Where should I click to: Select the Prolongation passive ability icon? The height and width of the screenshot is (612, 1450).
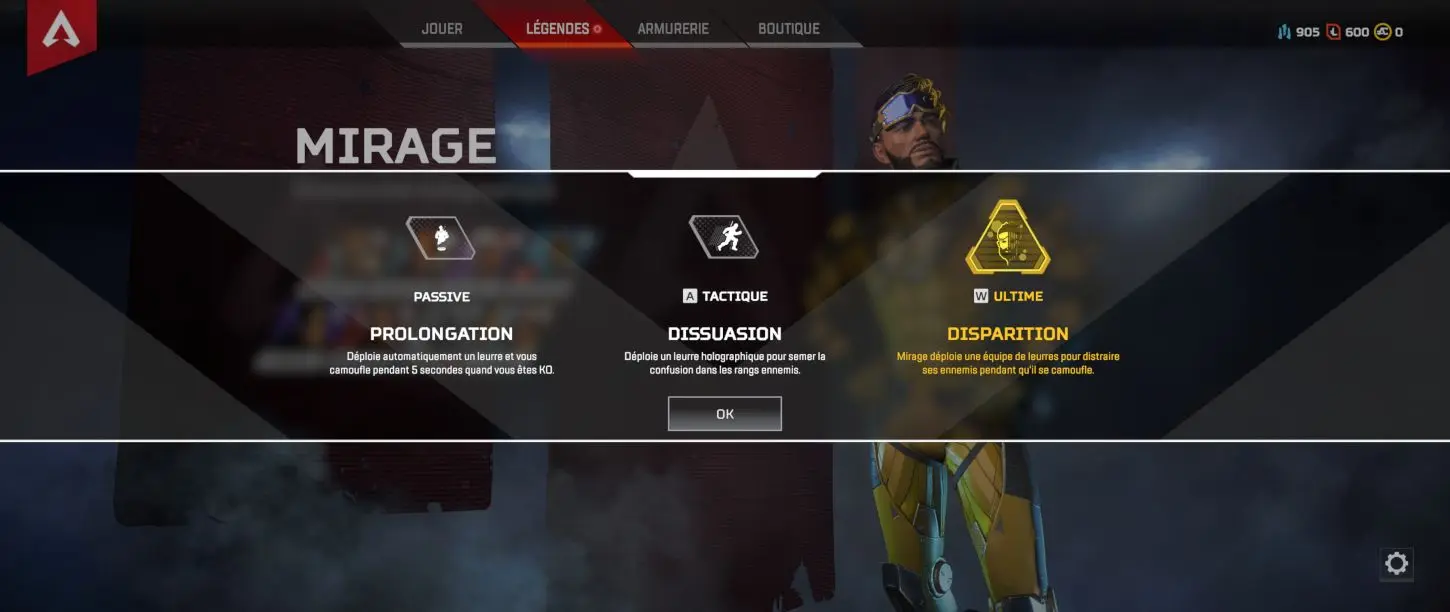click(x=441, y=238)
